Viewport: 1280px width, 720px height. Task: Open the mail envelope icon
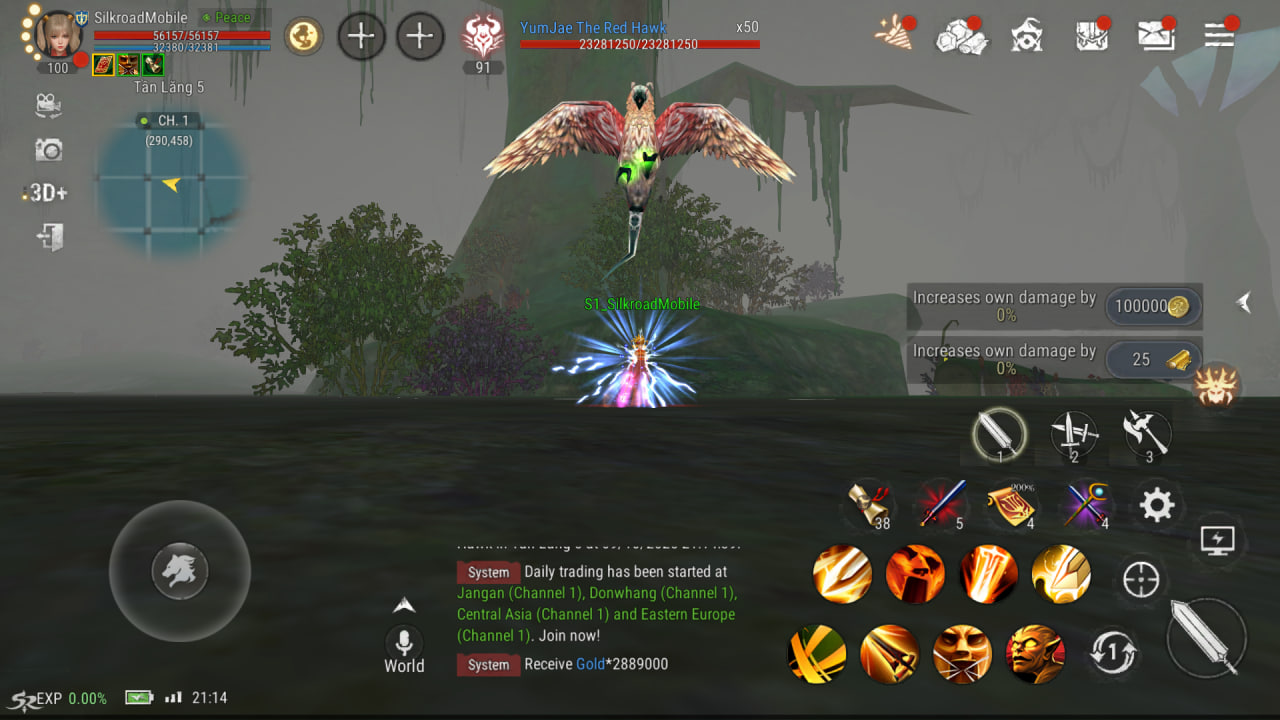click(1156, 35)
